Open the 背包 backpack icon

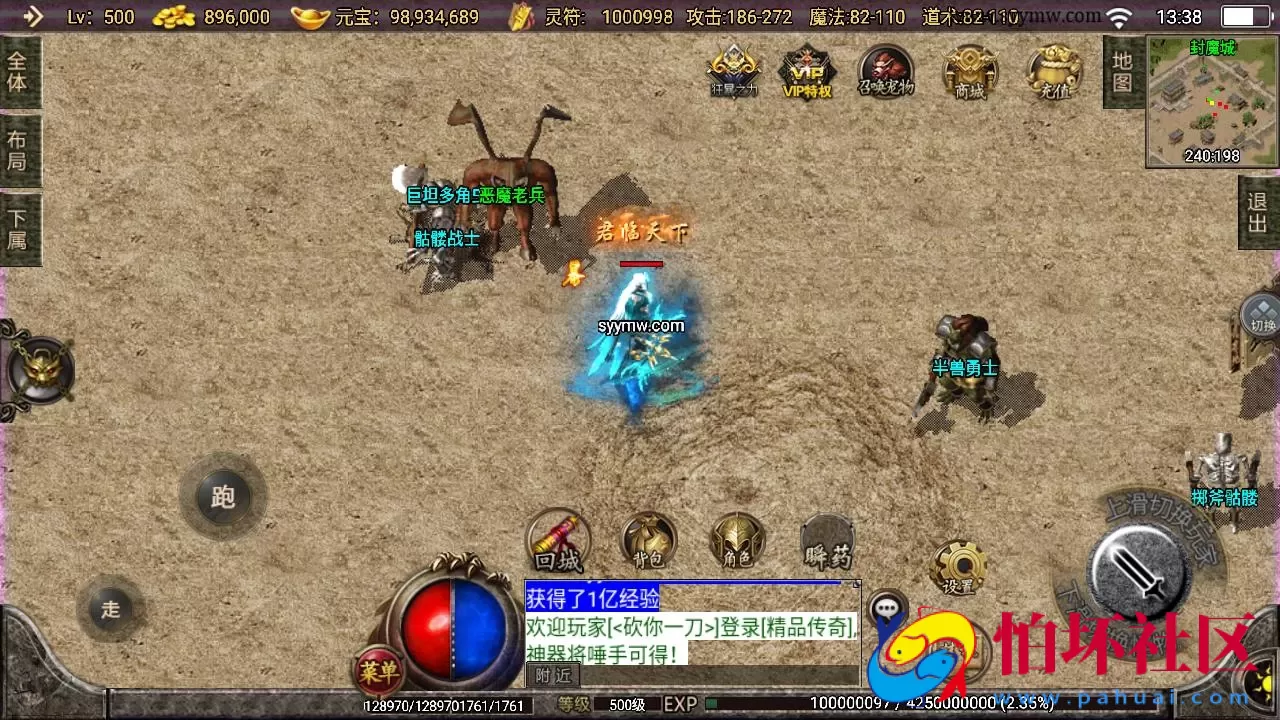click(x=647, y=540)
